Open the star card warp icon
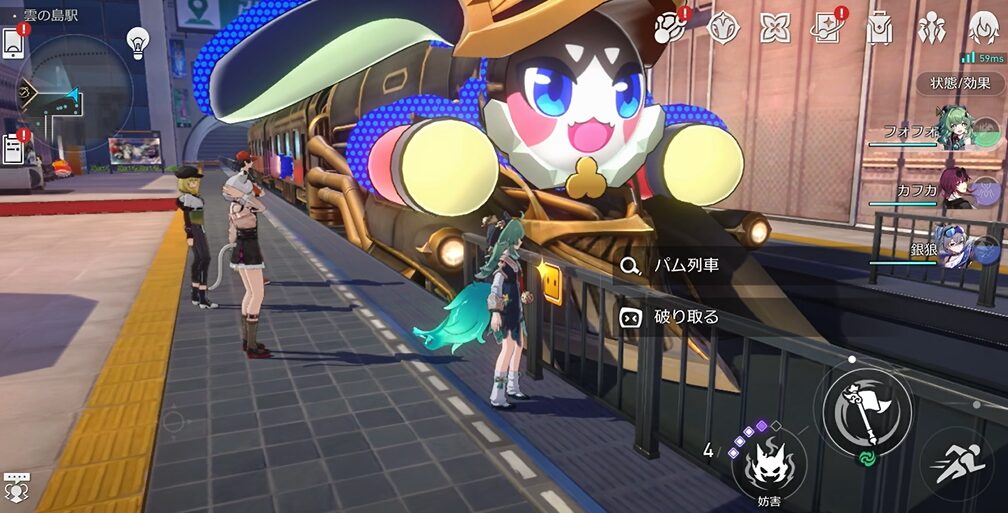Viewport: 1008px width, 513px height. [x=827, y=27]
